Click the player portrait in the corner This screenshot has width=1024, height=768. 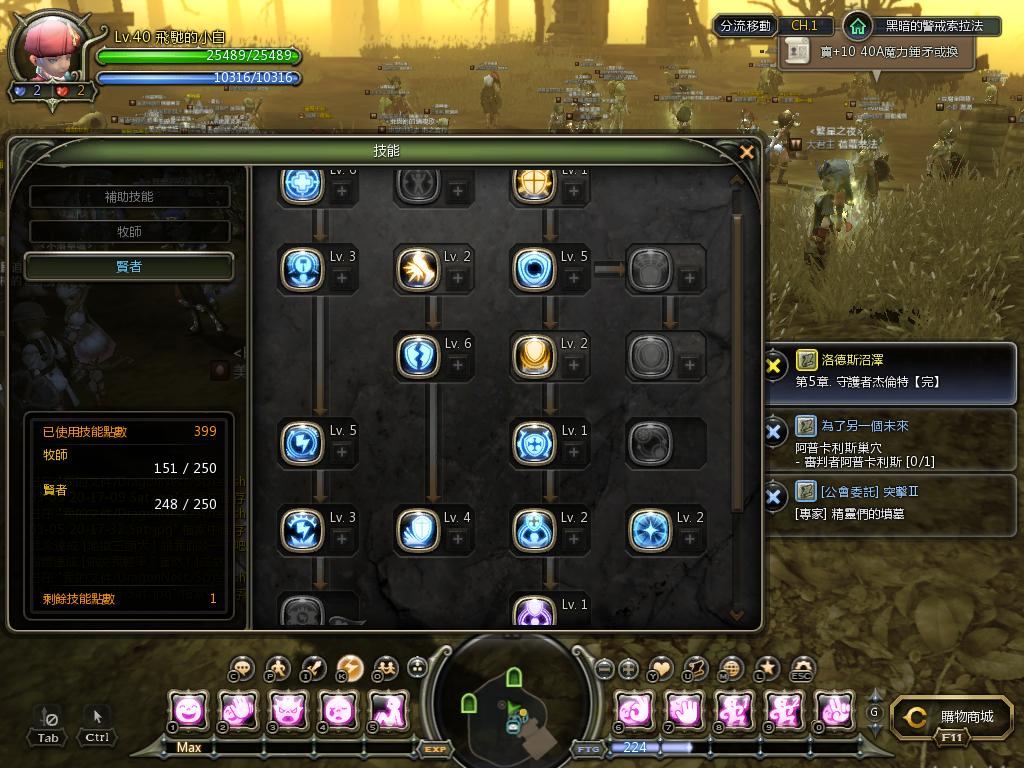[49, 54]
